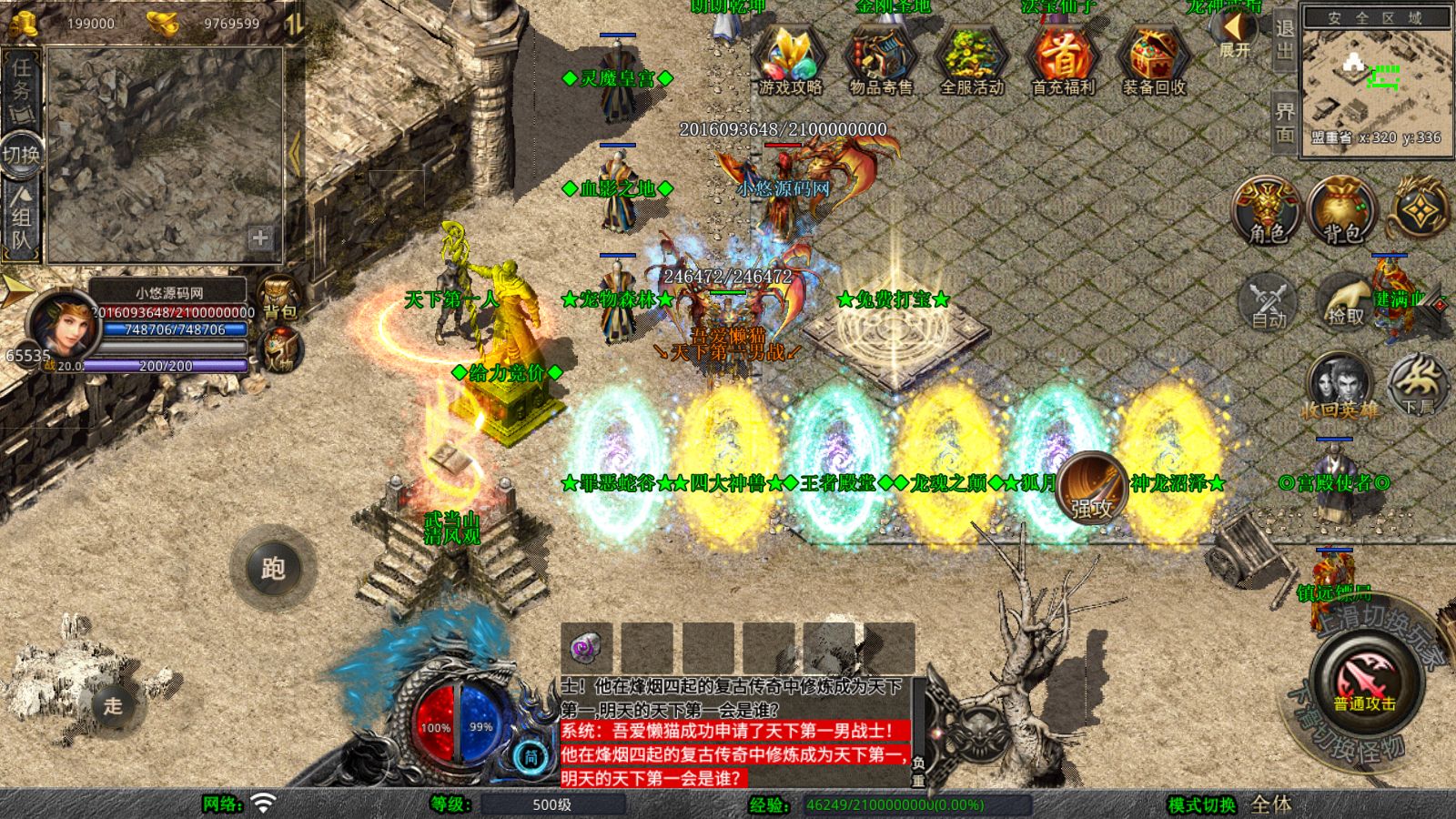Use the 强攻 power attack skill
This screenshot has height=819, width=1456.
(x=1092, y=487)
